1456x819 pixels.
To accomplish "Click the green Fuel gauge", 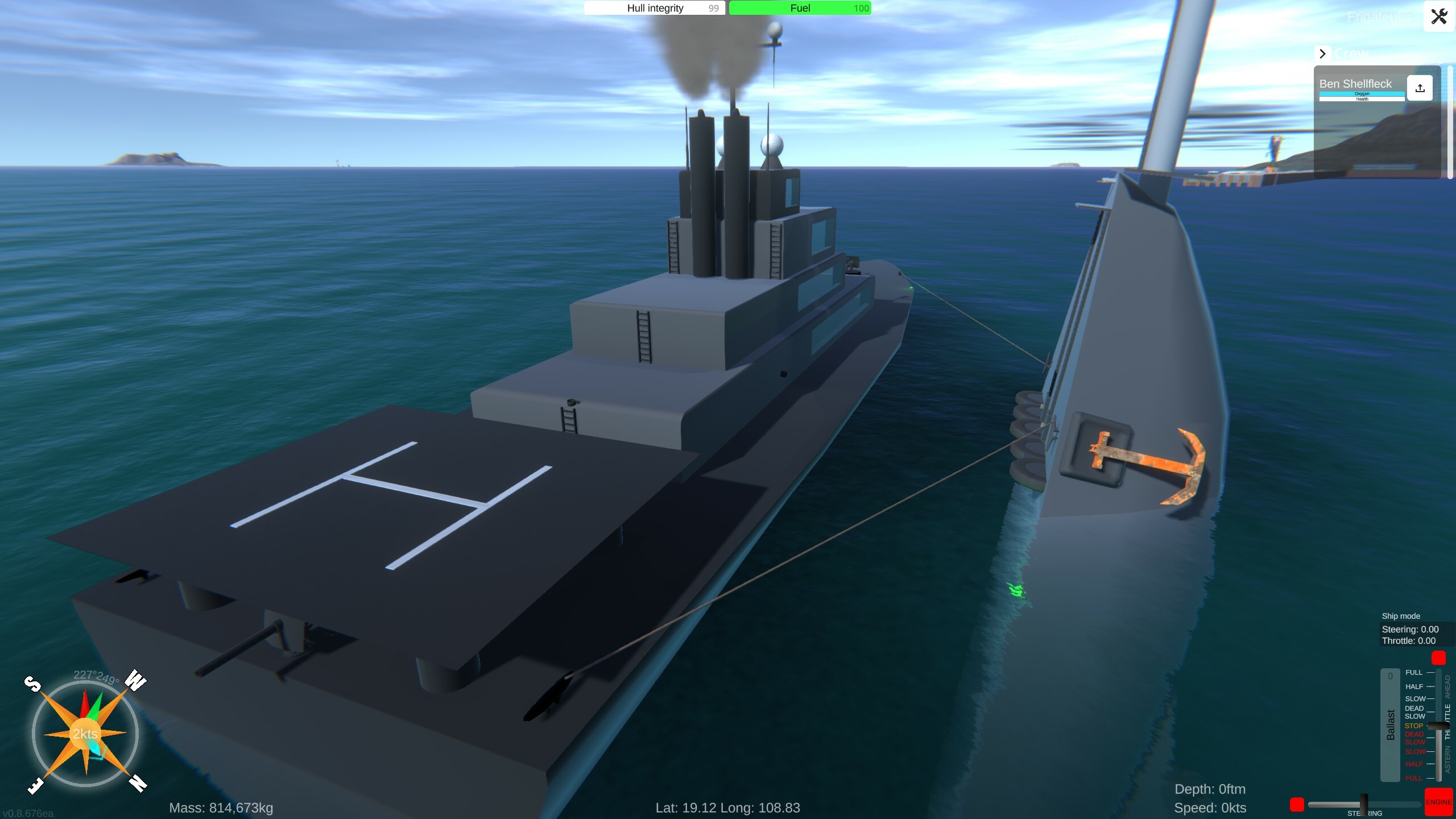I will tap(800, 8).
